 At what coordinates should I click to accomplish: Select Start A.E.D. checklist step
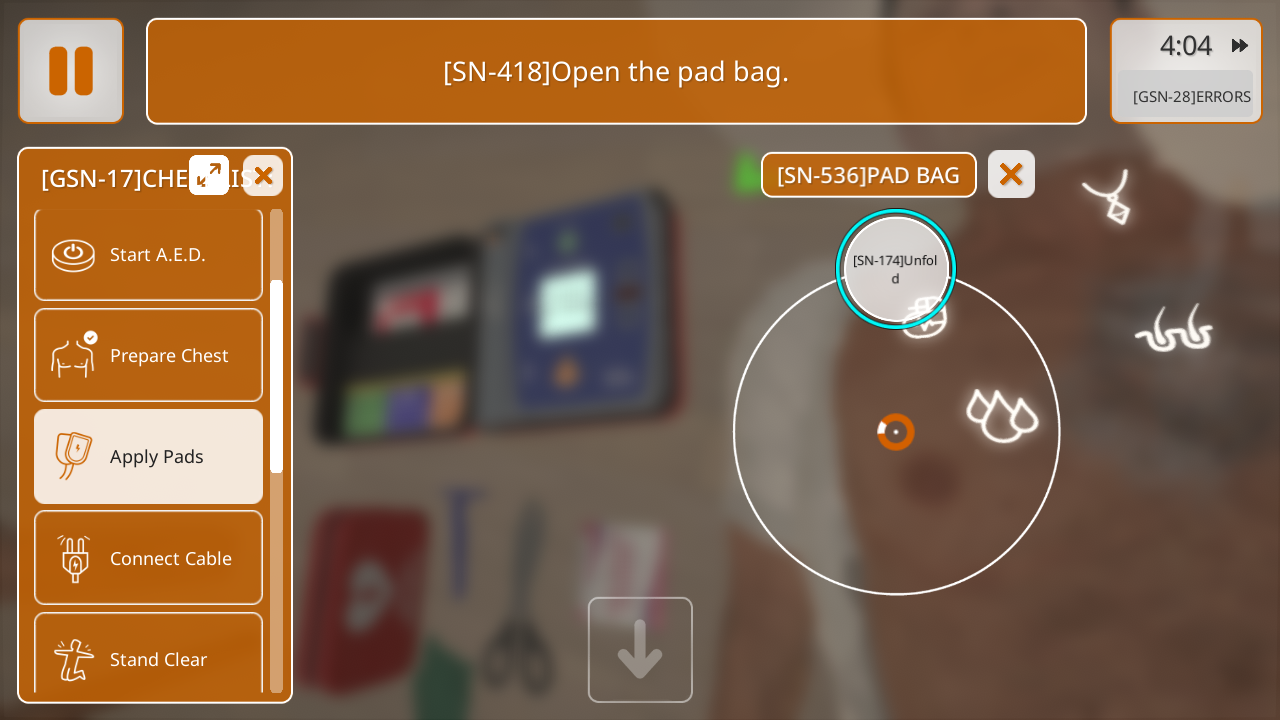(149, 254)
